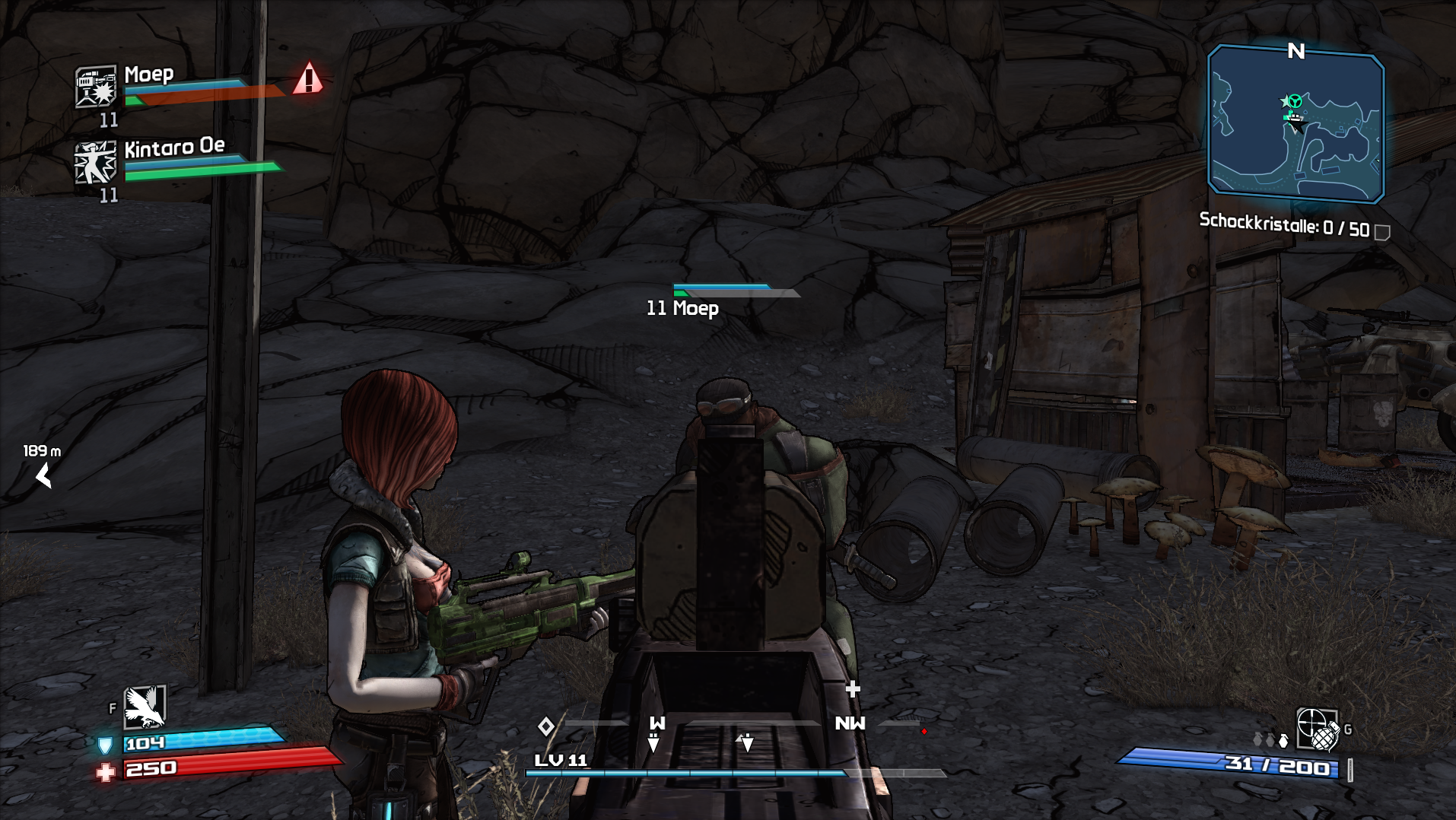Screen dimensions: 1456x820
Task: Check the Schockkristalle objective checkbox
Action: (x=1382, y=232)
